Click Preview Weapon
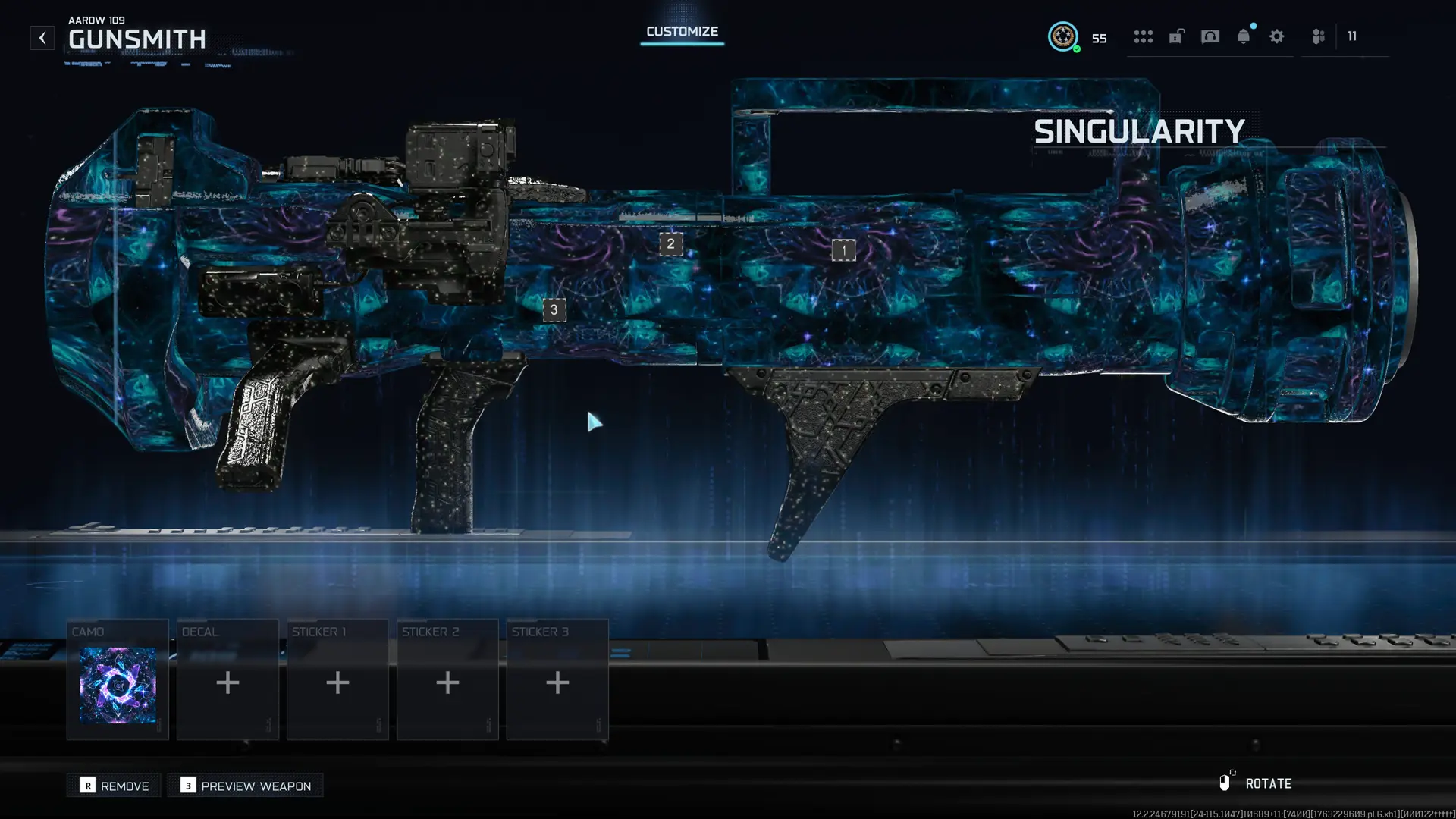Viewport: 1456px width, 819px height. point(245,786)
